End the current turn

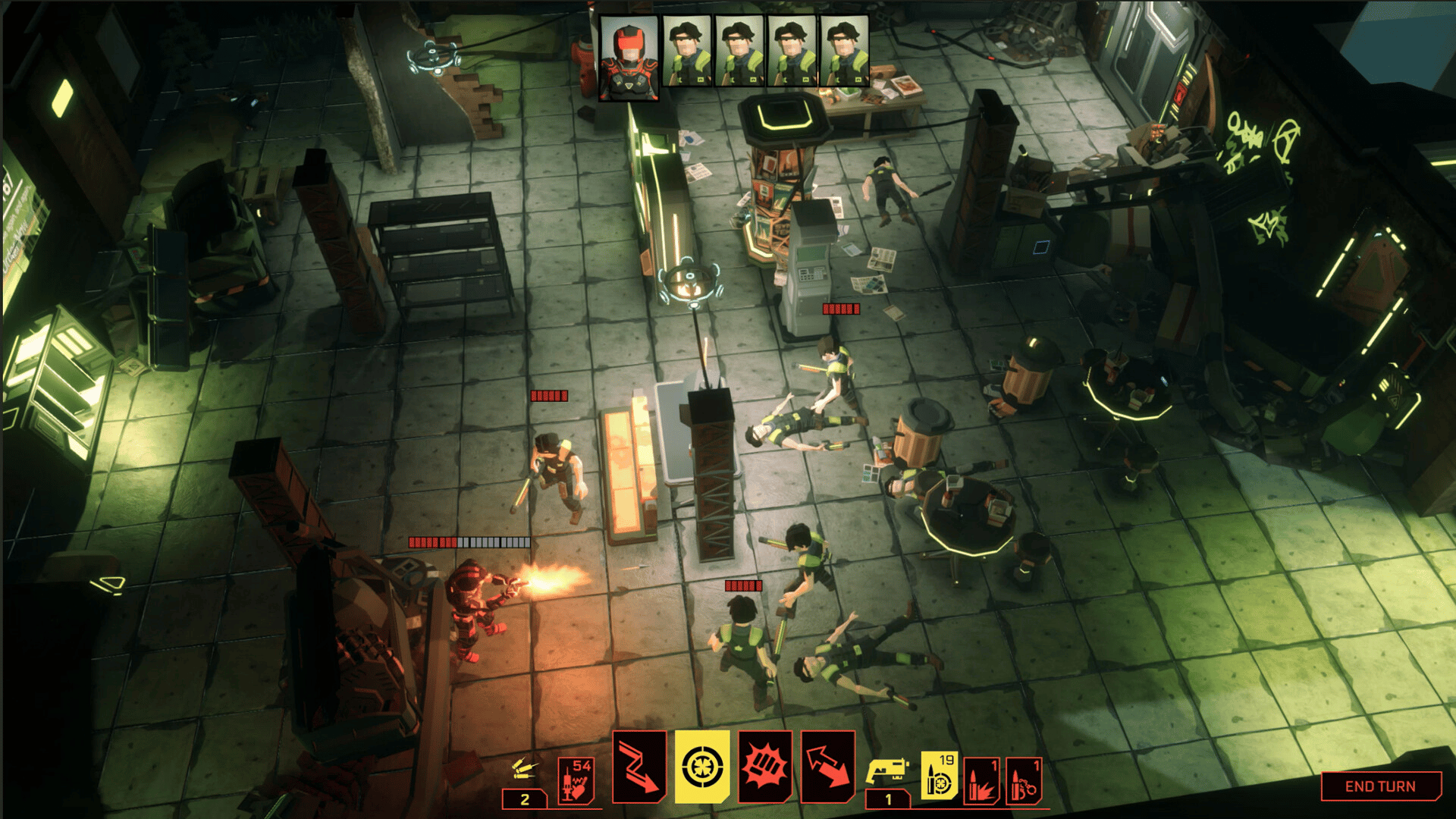point(1380,786)
